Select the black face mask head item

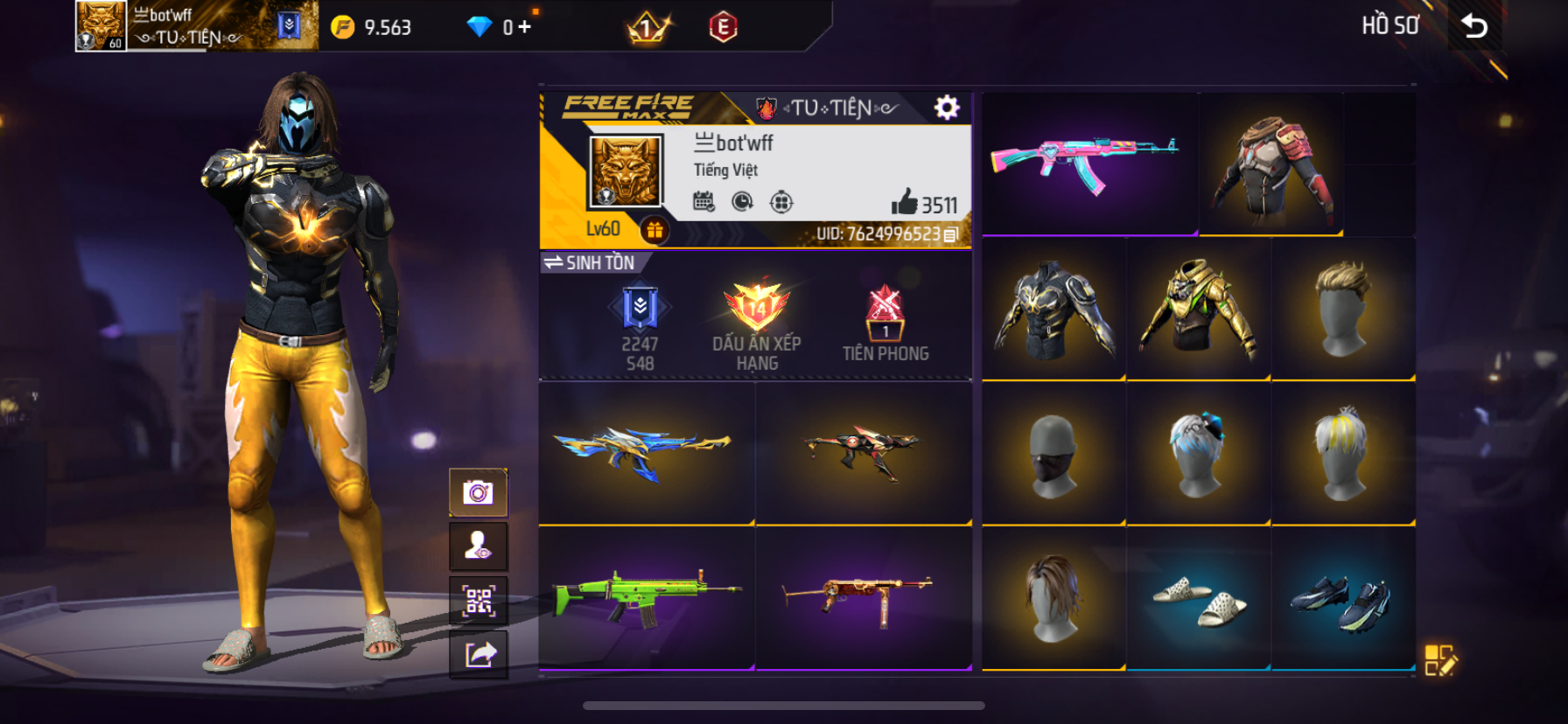click(1053, 454)
